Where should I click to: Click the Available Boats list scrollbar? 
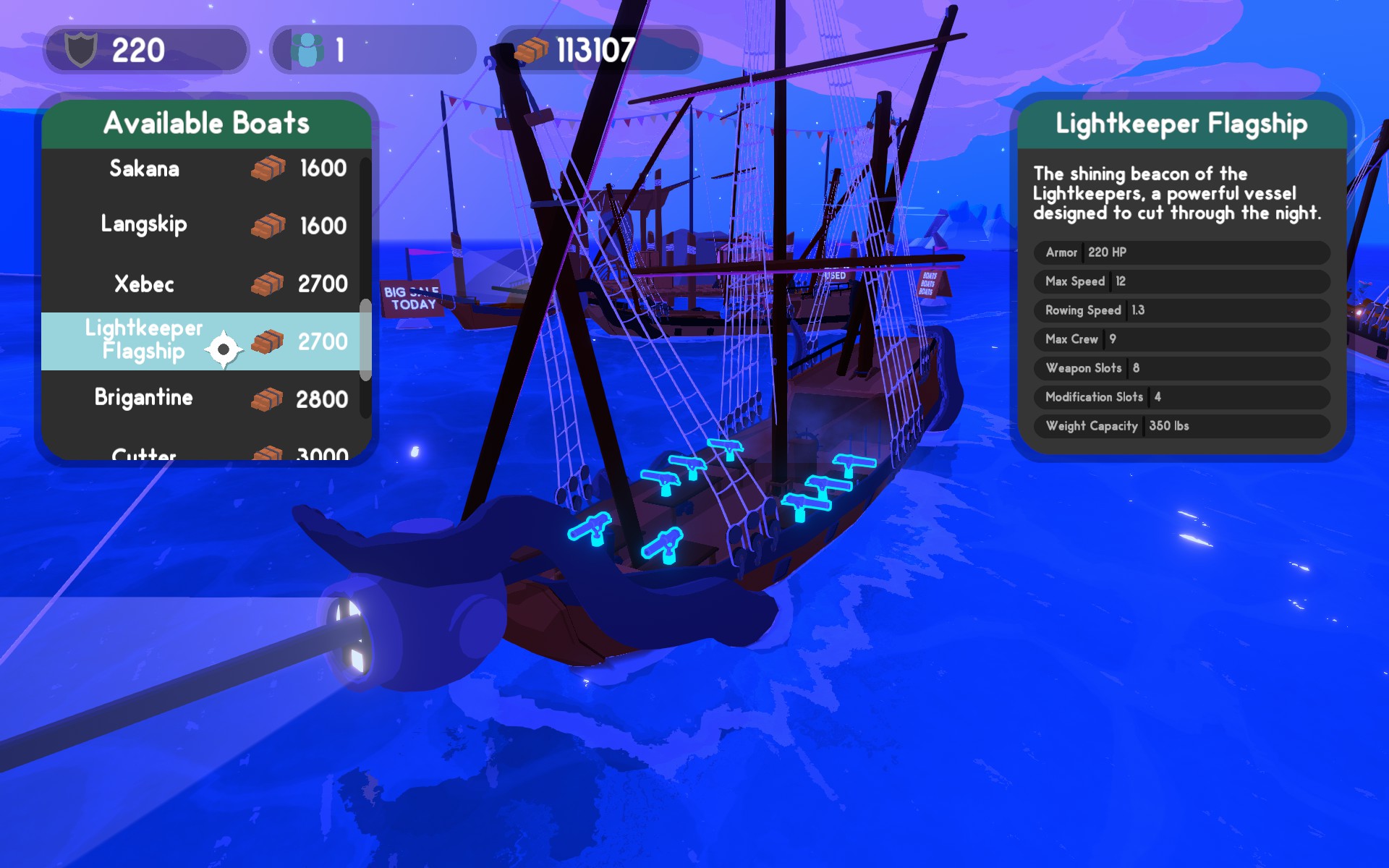pos(365,340)
